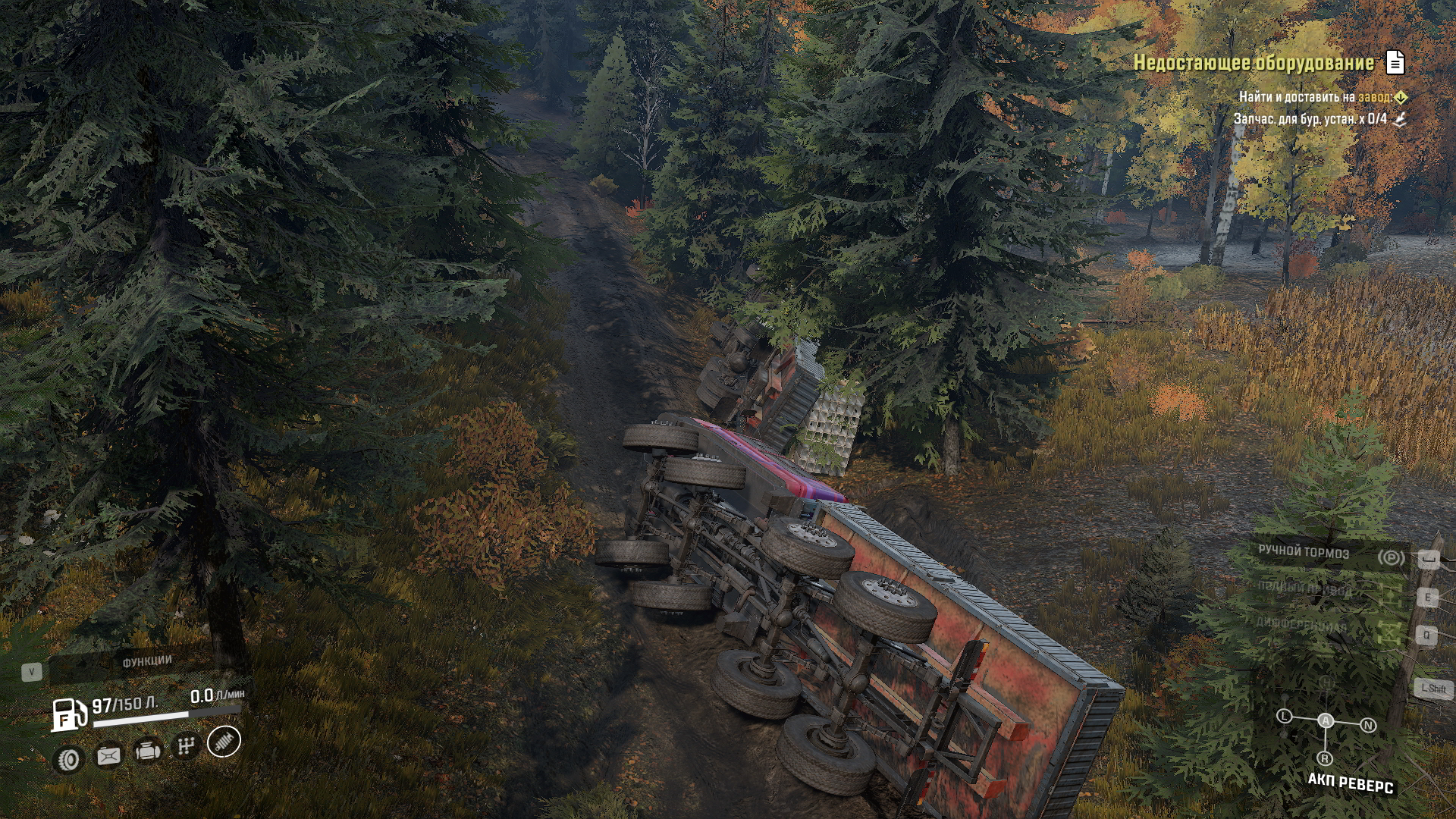Shift gearbox to H high gear

pyautogui.click(x=1326, y=682)
